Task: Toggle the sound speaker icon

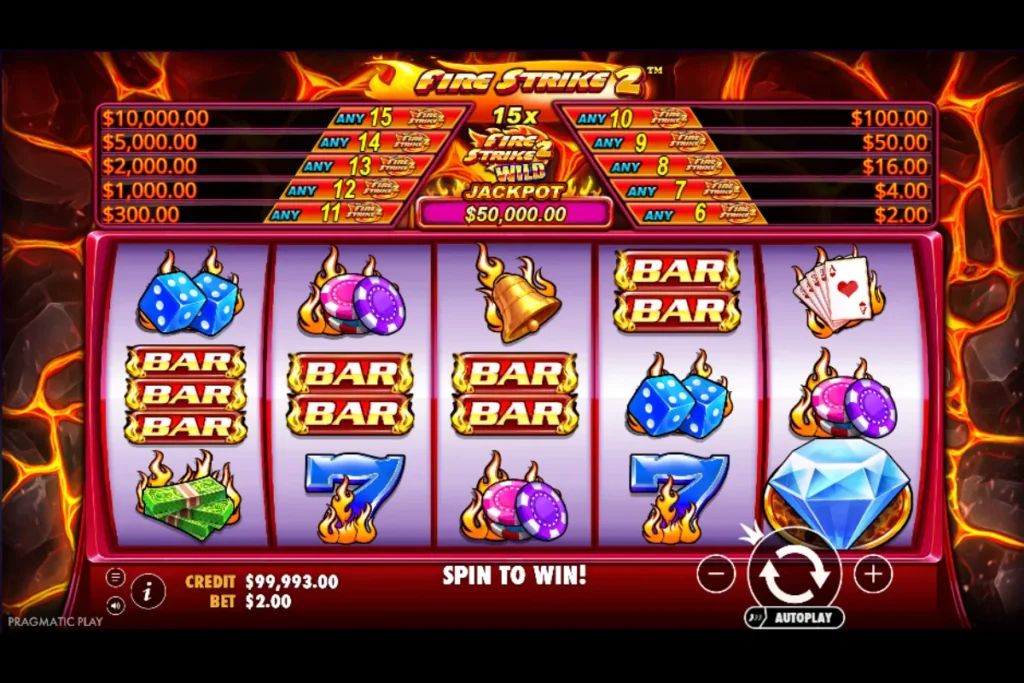Action: (x=116, y=605)
